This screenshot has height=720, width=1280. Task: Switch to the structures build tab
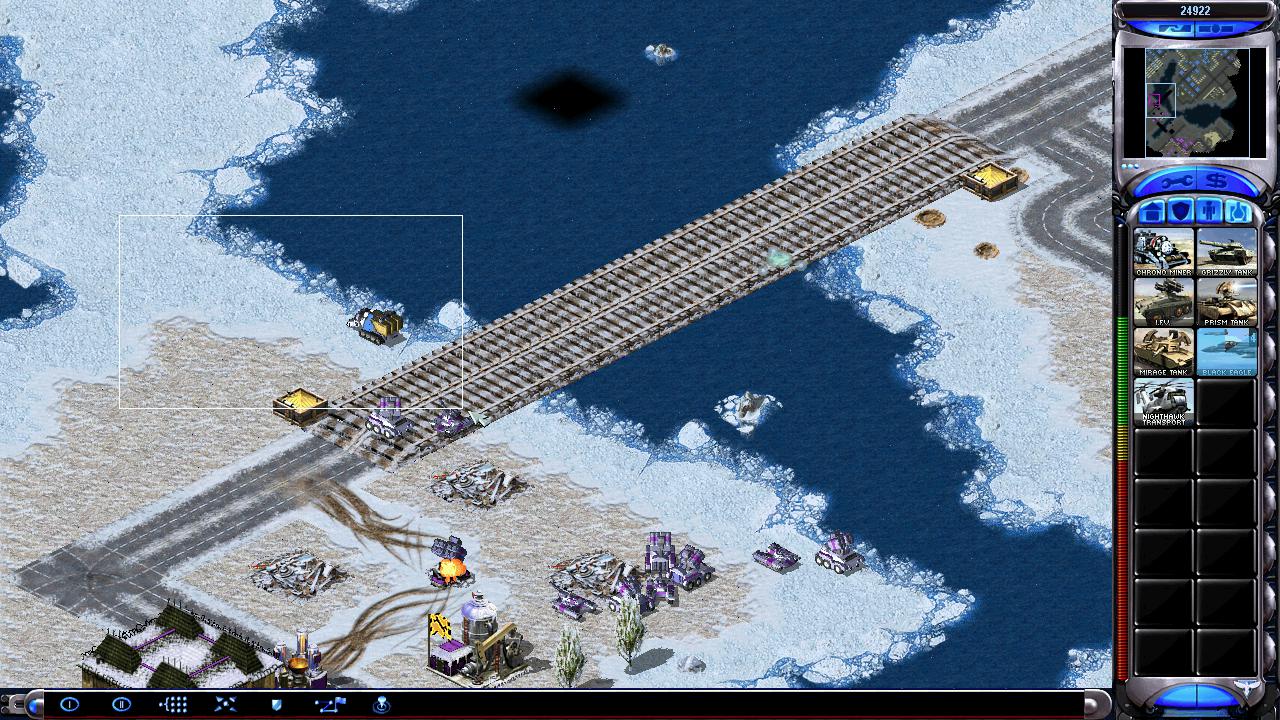[1152, 212]
